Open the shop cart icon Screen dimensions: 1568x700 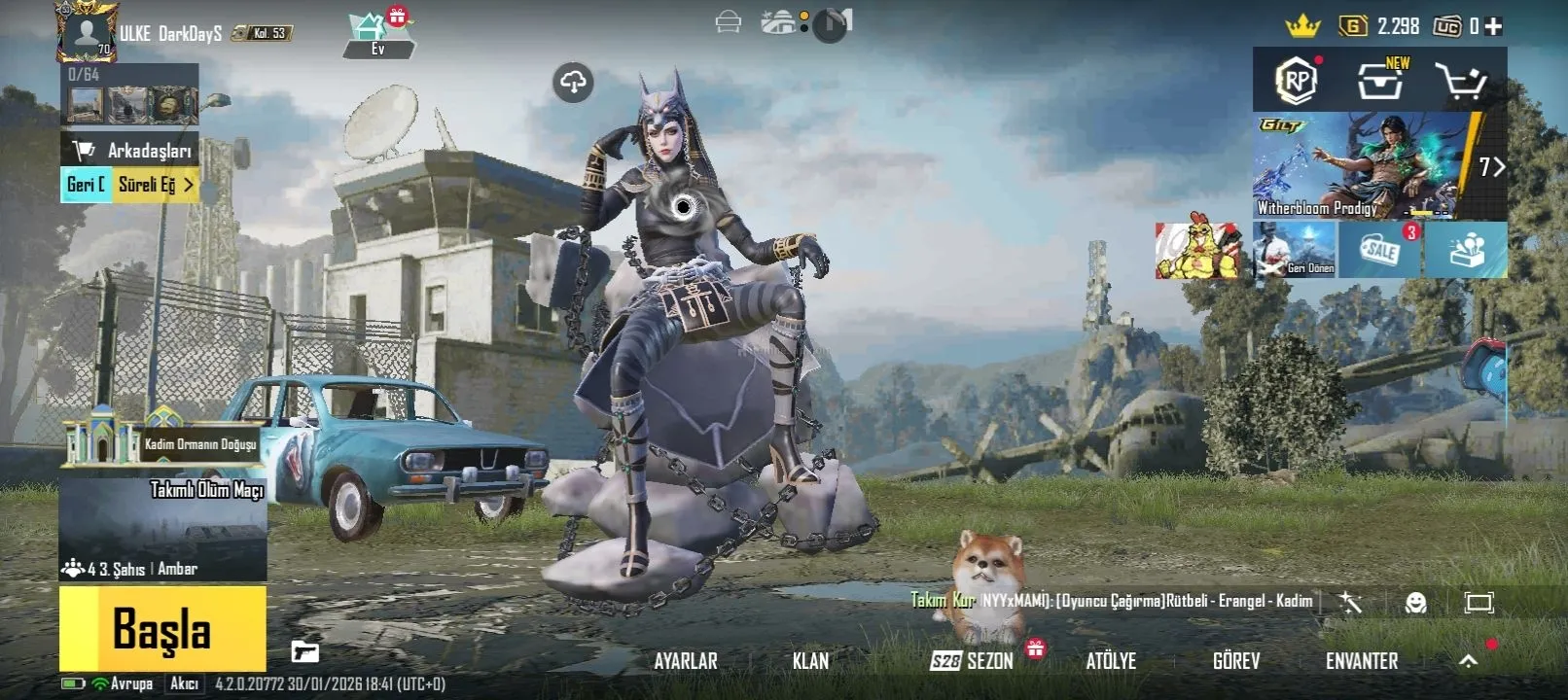pos(1461,83)
